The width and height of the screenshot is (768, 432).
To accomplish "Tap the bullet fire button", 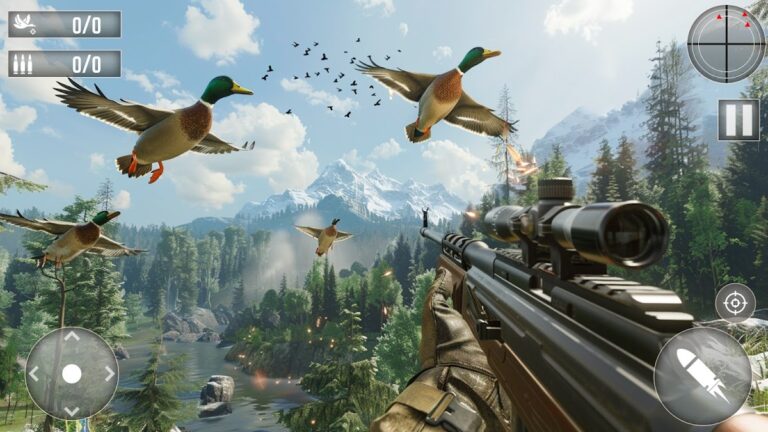I will point(702,376).
